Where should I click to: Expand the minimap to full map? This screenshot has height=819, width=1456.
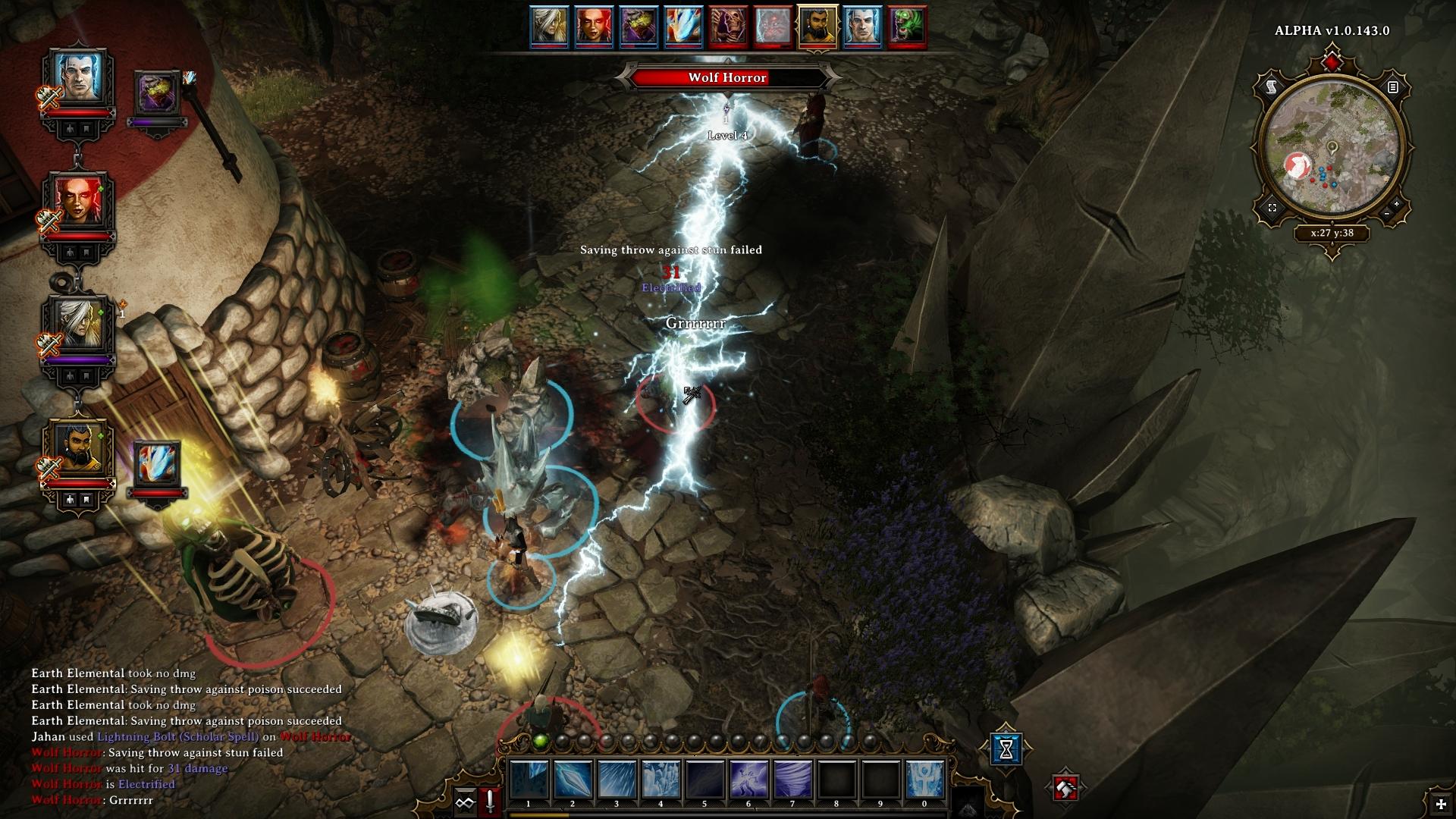coord(1272,207)
